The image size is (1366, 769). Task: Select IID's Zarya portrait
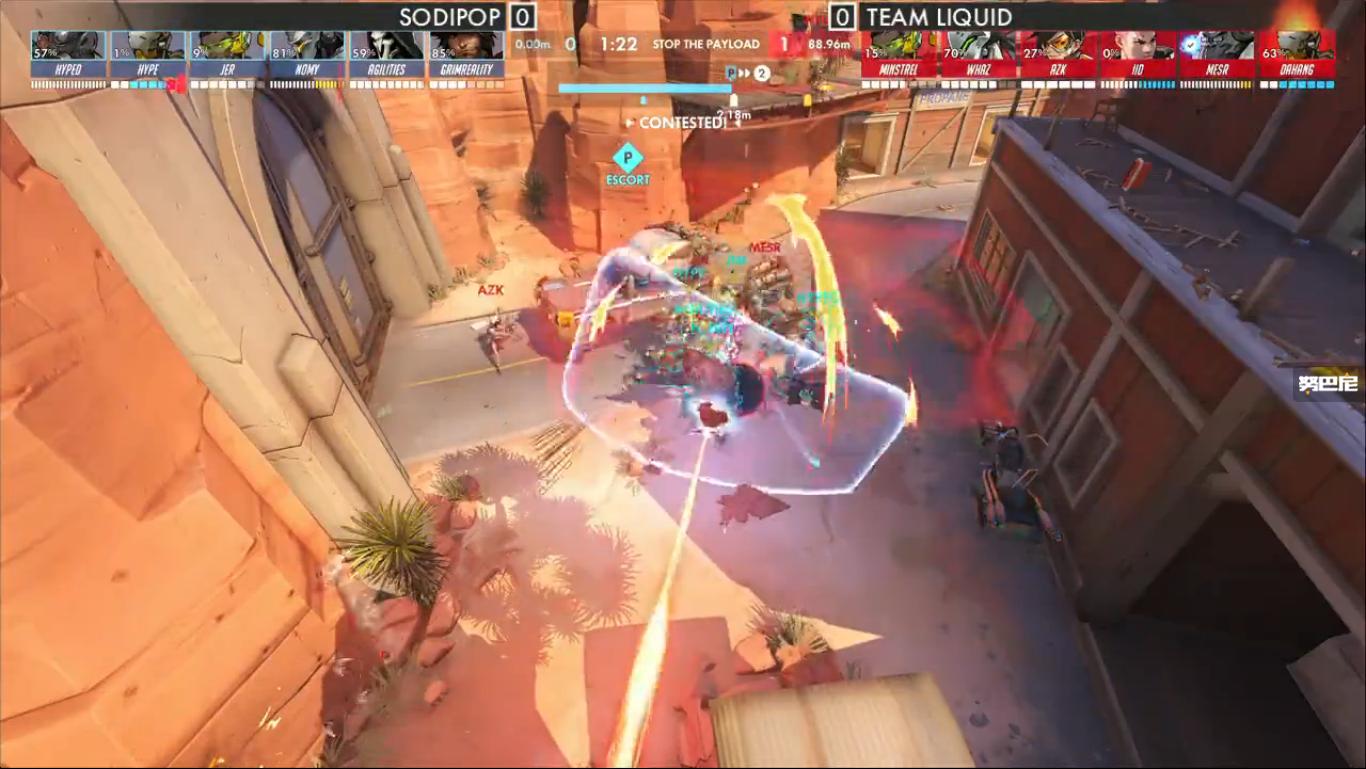tap(1138, 46)
